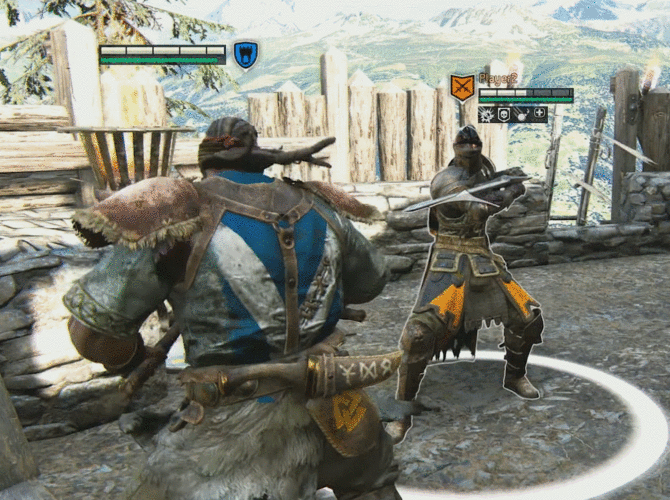Select the skull shield feat icon
Image resolution: width=670 pixels, height=500 pixels.
(504, 114)
